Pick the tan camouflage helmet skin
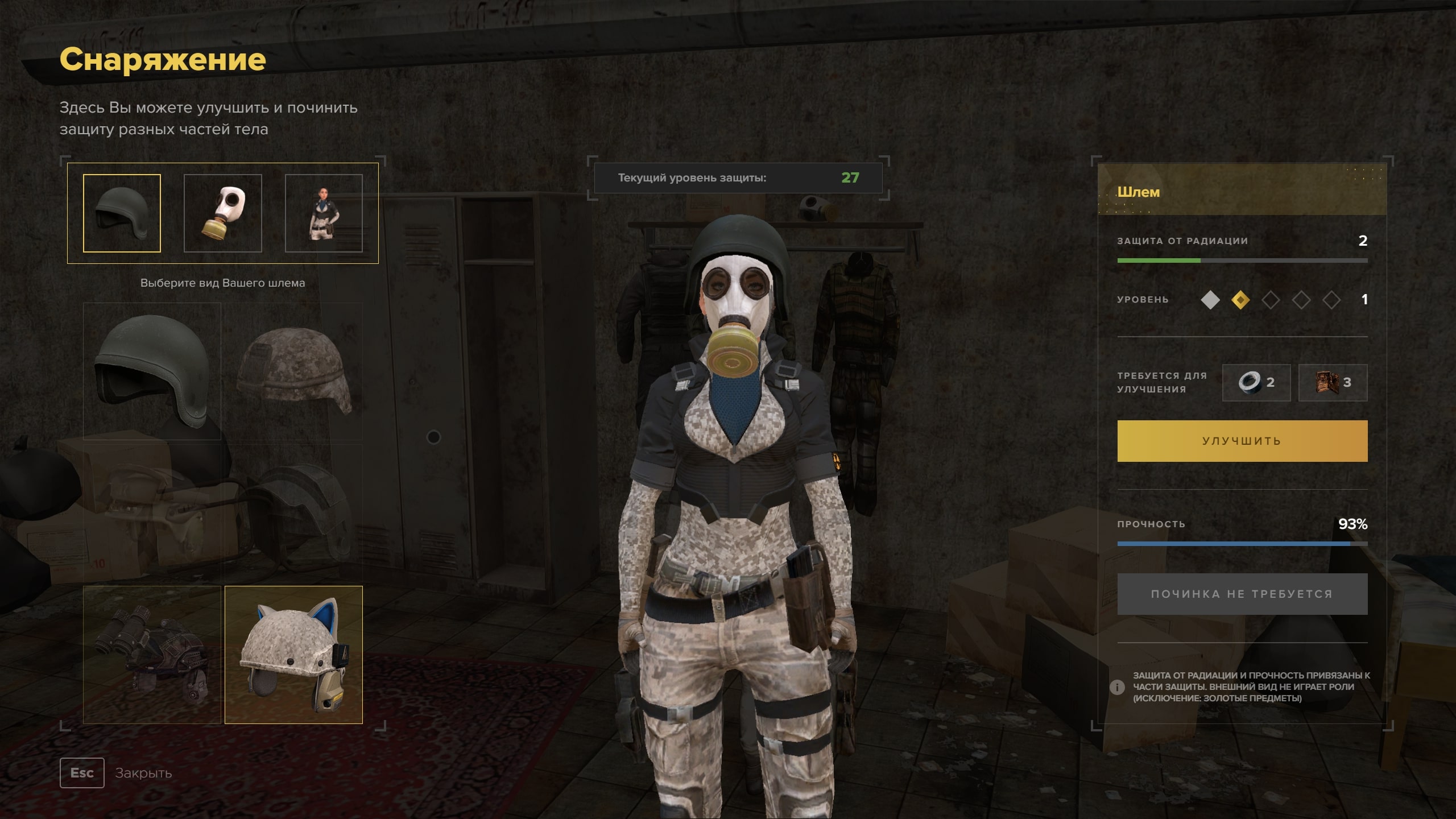Screen dimensions: 1456x819 tap(293, 371)
